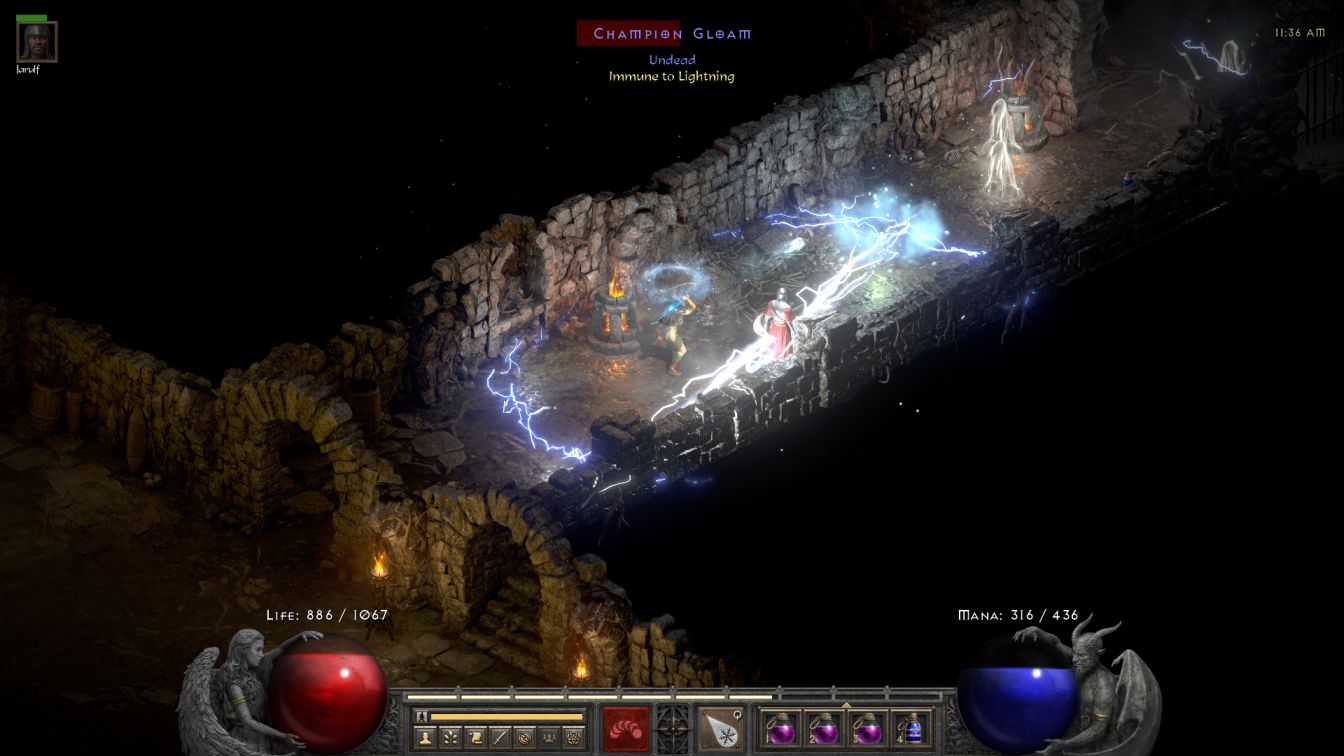Viewport: 1344px width, 756px height.
Task: Select the snowflake right-click skill icon
Action: point(719,728)
